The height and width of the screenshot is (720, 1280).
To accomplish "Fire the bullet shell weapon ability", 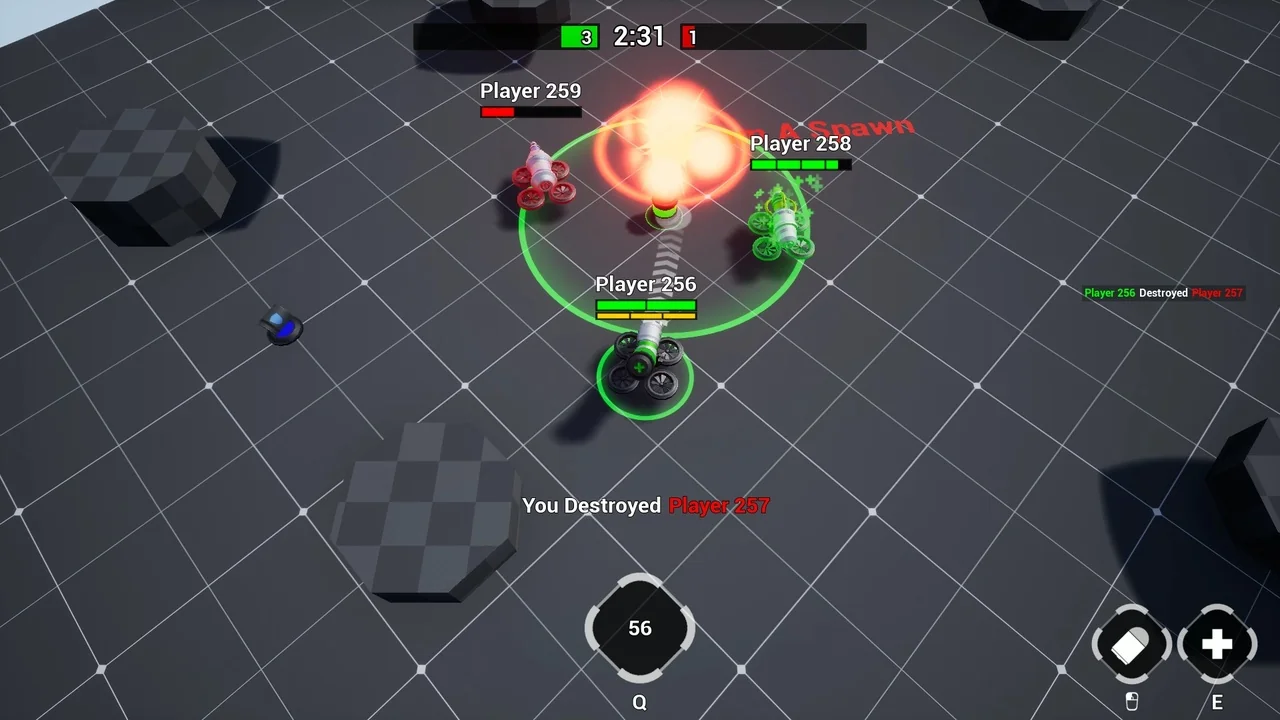I will 1131,645.
